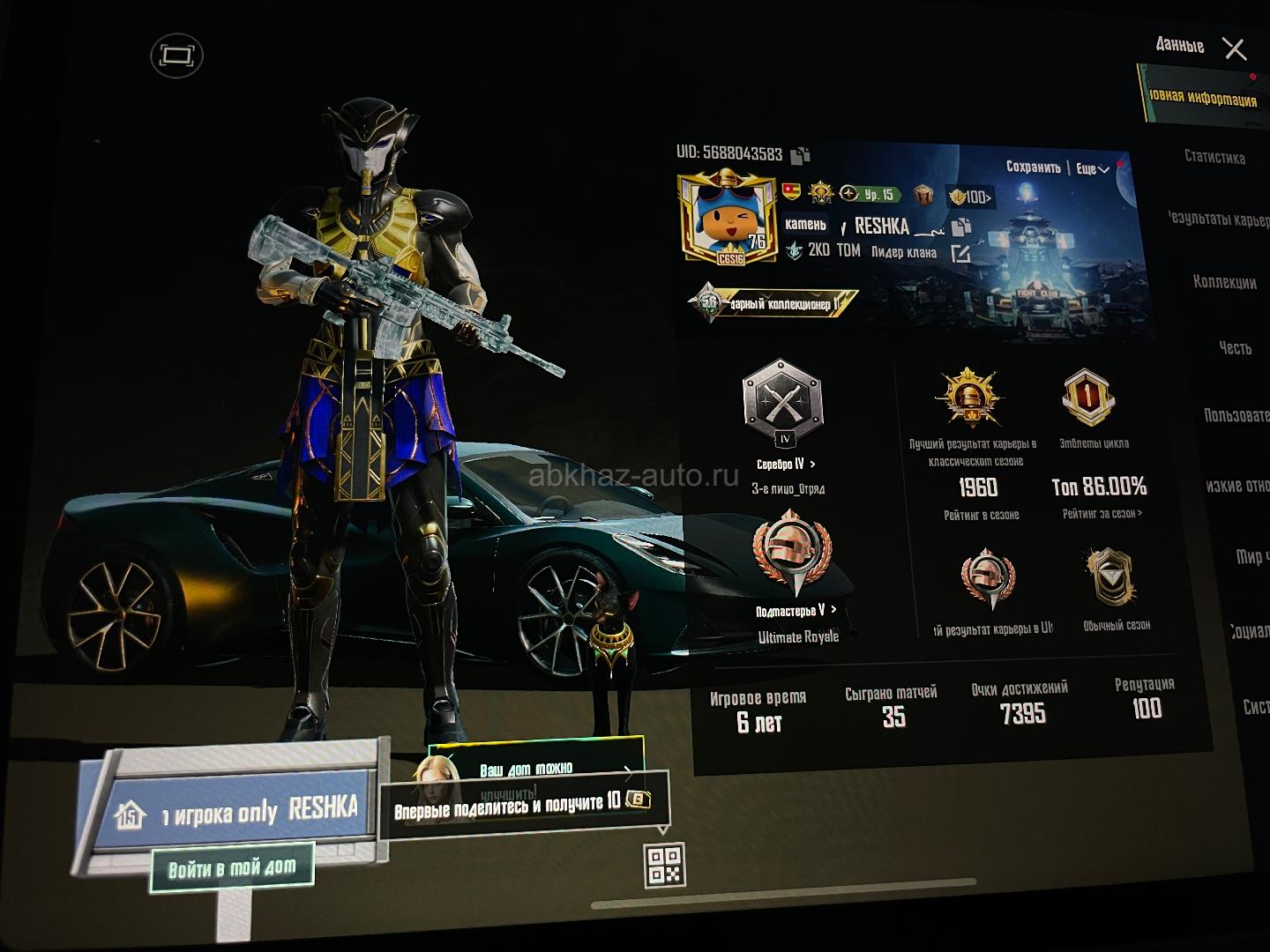Select the Честь tab
This screenshot has height=952, width=1270.
[x=1235, y=348]
